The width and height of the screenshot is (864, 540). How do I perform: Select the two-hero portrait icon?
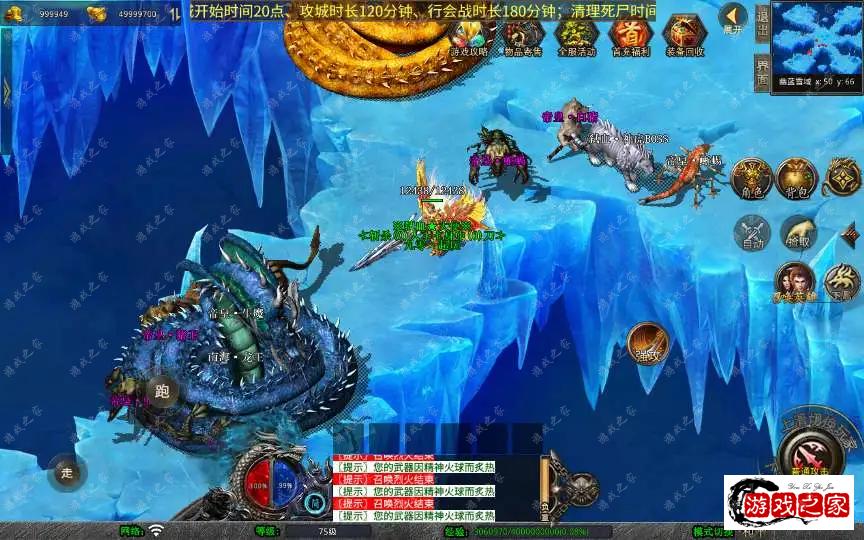coord(795,283)
